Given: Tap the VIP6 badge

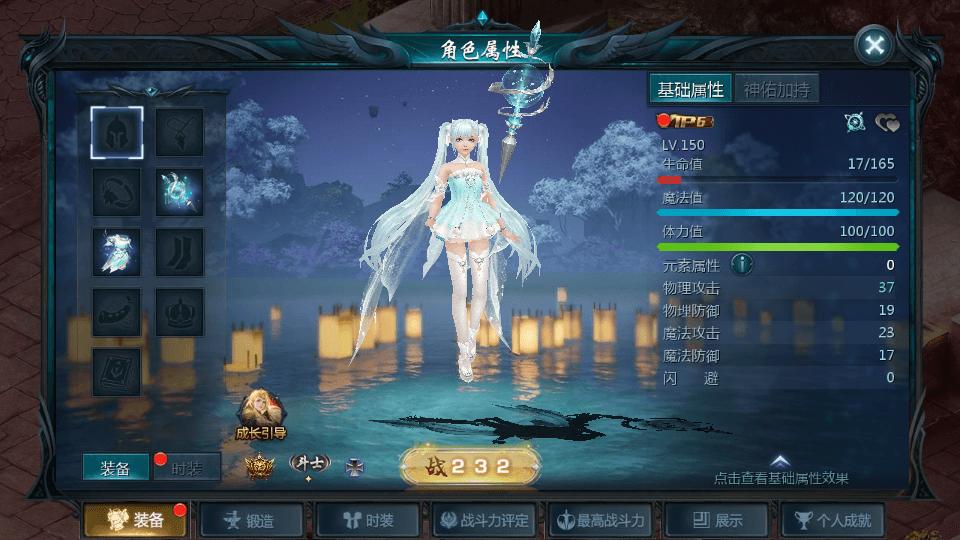Looking at the screenshot, I should click(685, 122).
